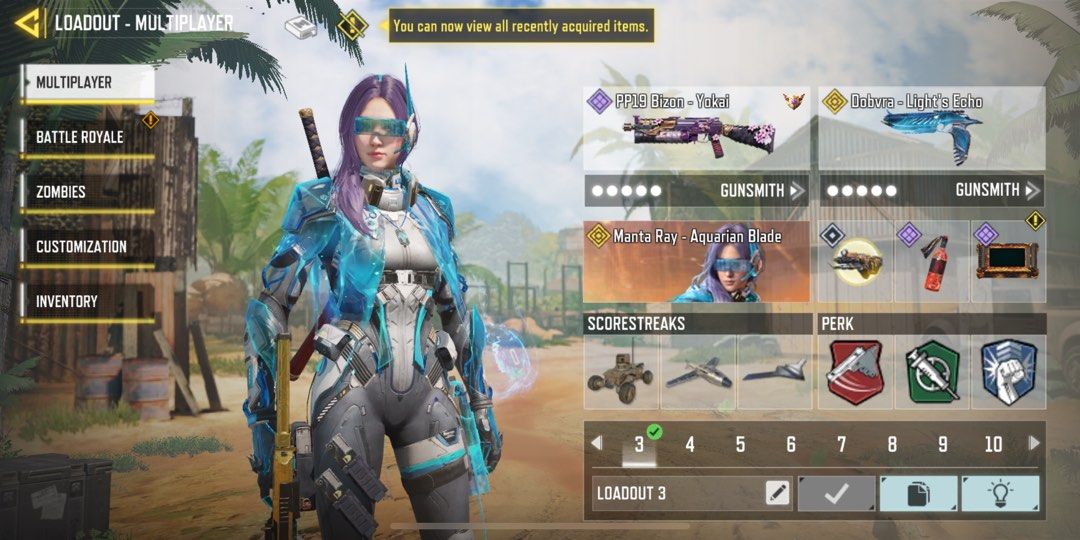The height and width of the screenshot is (540, 1080).
Task: Open the Customization section
Action: pos(82,247)
